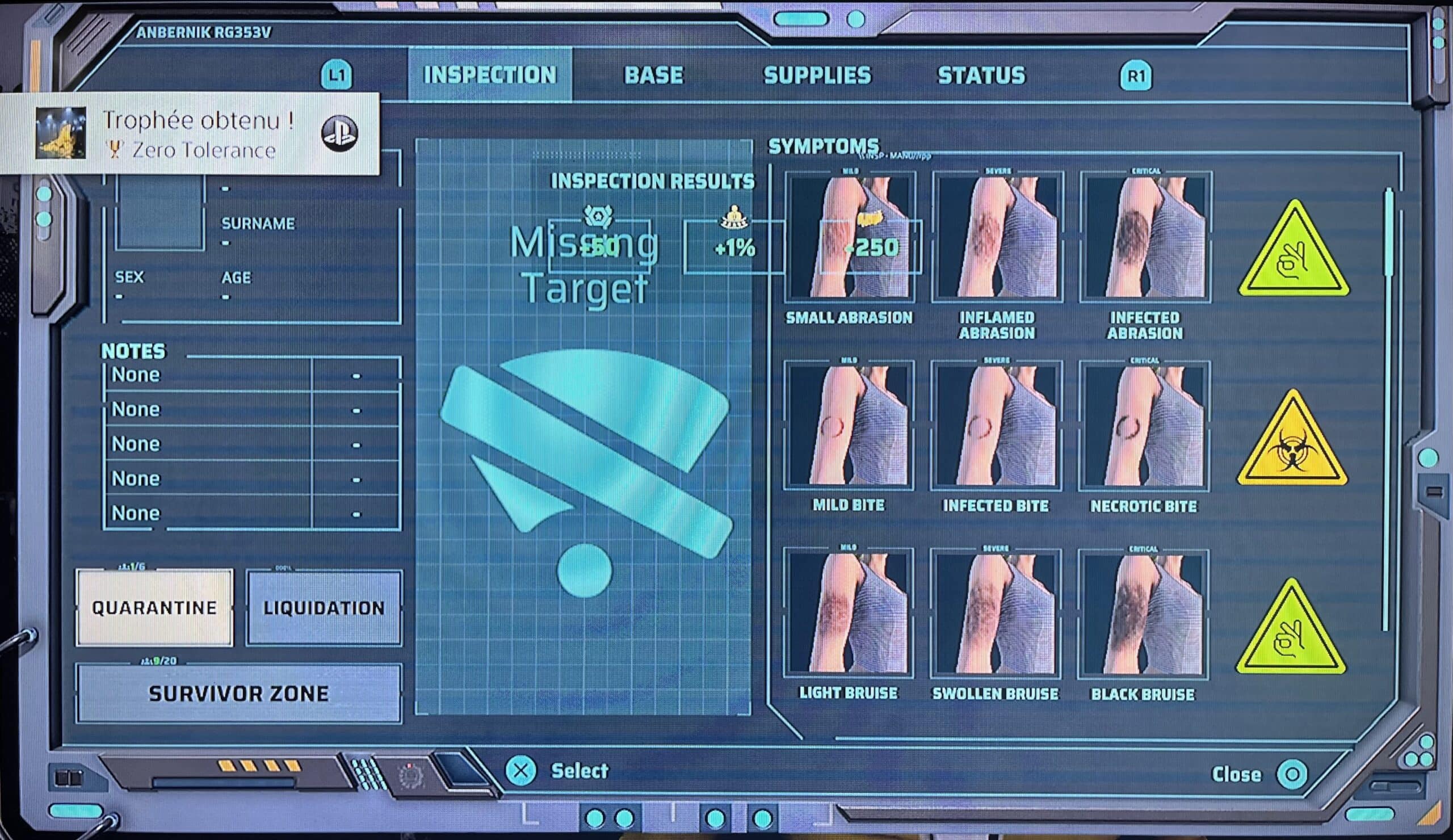Select the Small Abrasion symptom
Image resolution: width=1453 pixels, height=840 pixels.
coord(849,238)
